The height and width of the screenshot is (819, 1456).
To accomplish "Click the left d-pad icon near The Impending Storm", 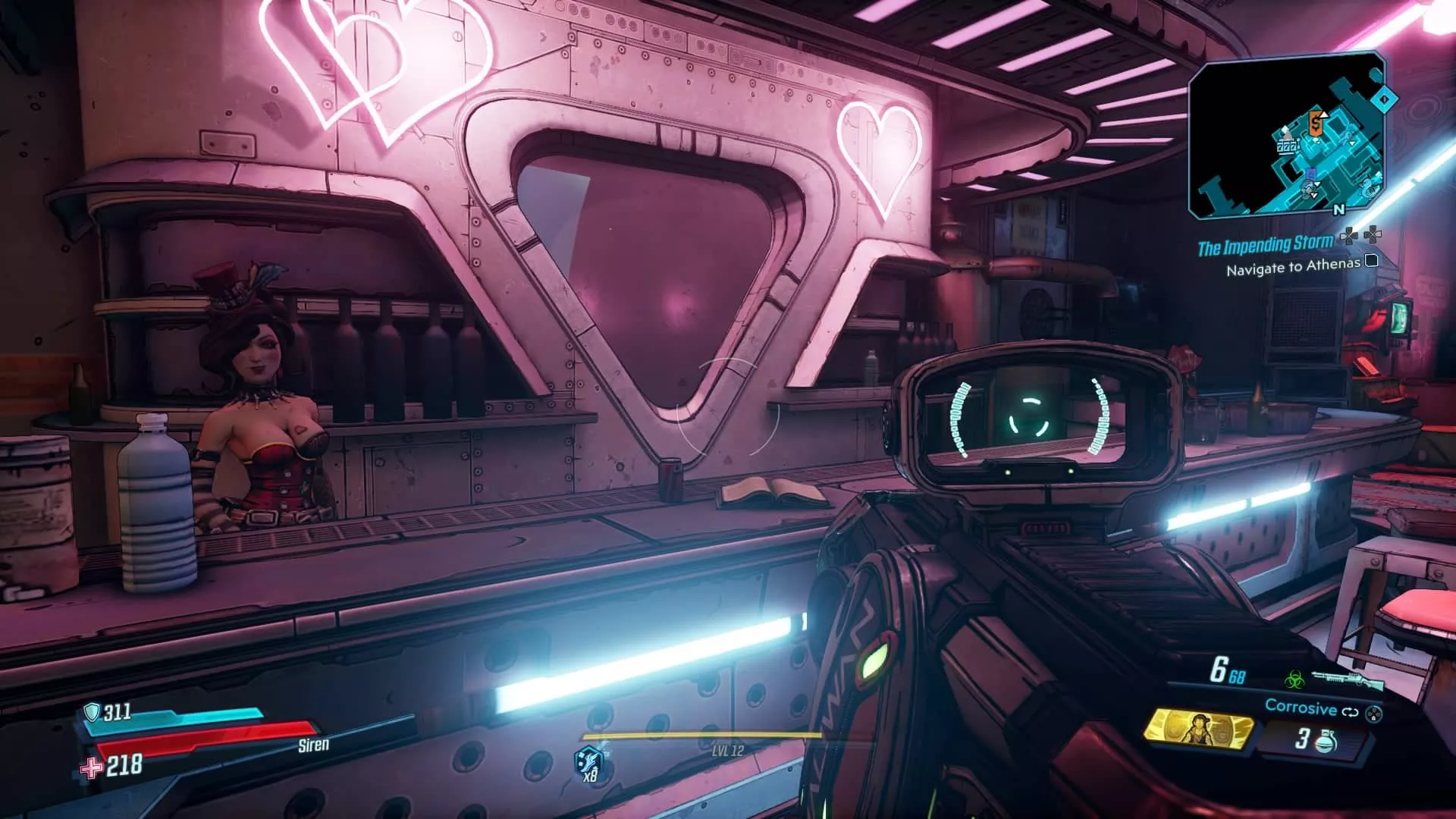I will coord(1349,236).
